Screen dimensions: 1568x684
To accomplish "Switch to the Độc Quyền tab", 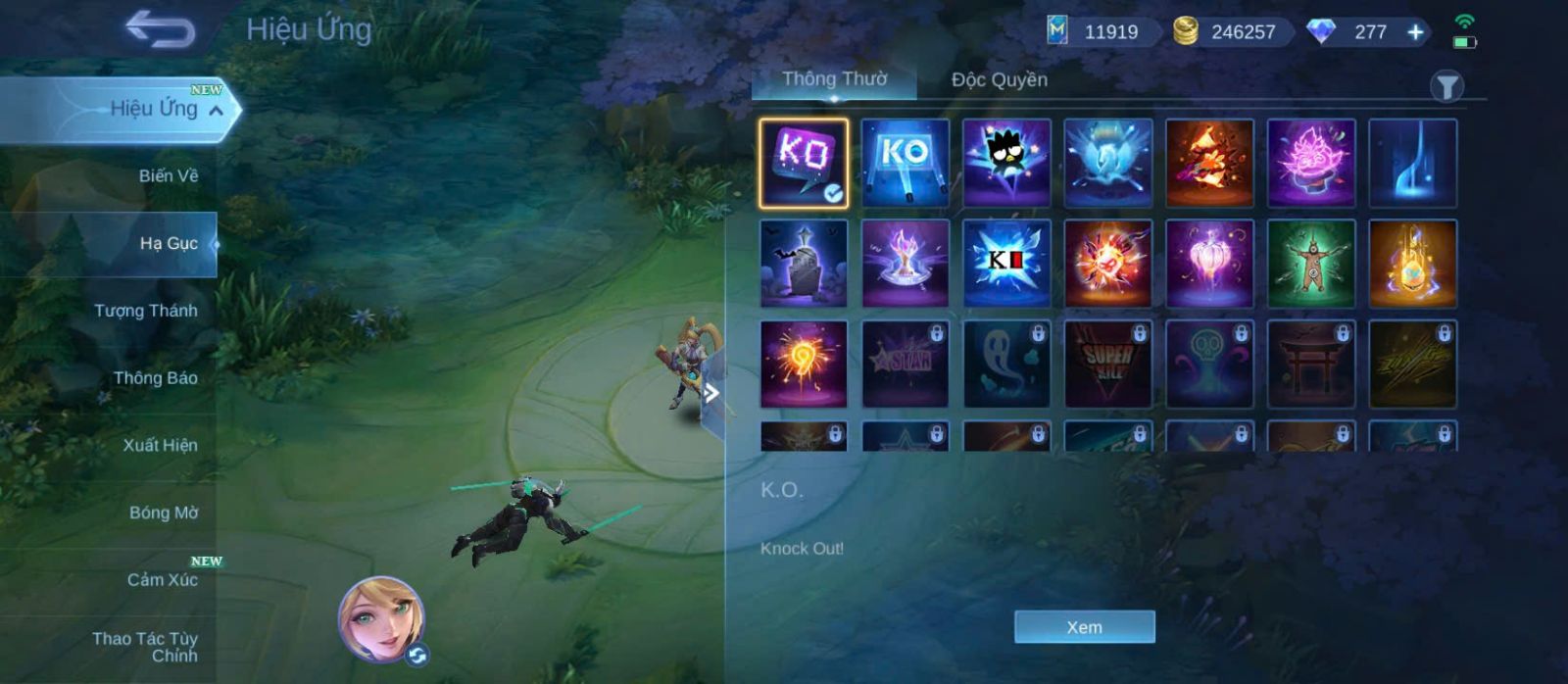I will (999, 79).
